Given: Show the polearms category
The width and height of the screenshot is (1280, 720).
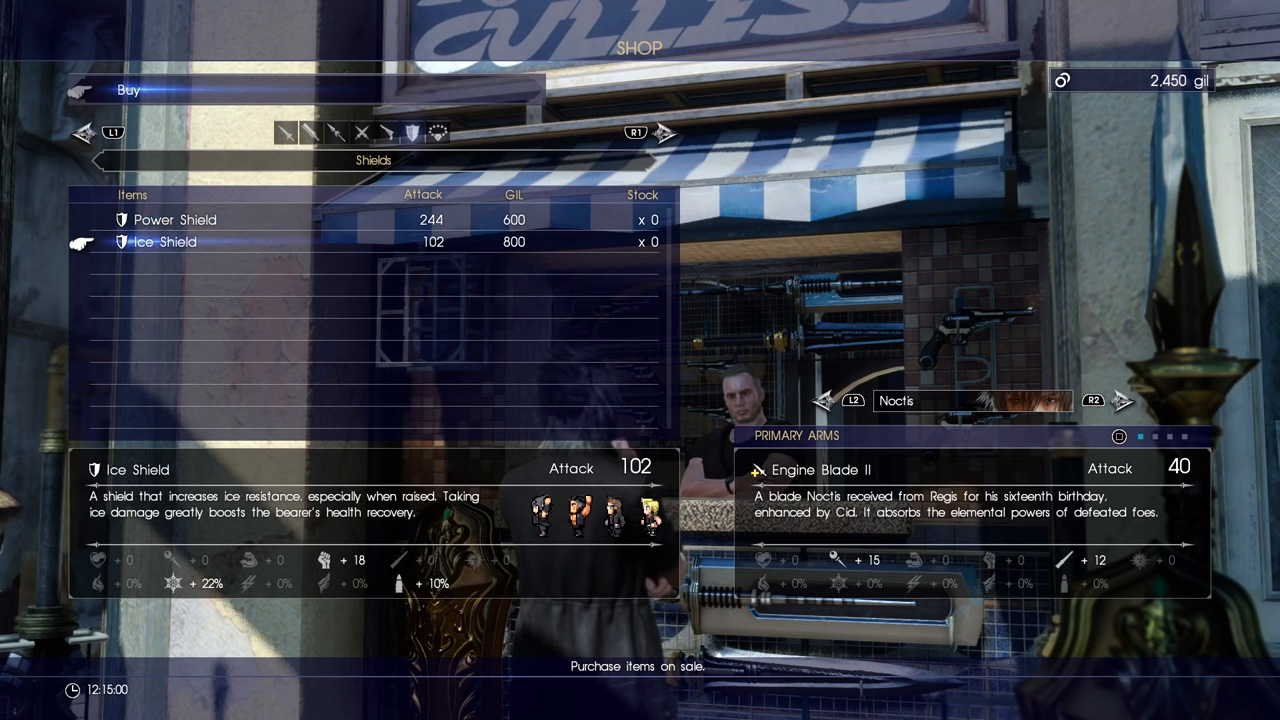Looking at the screenshot, I should click(x=336, y=132).
